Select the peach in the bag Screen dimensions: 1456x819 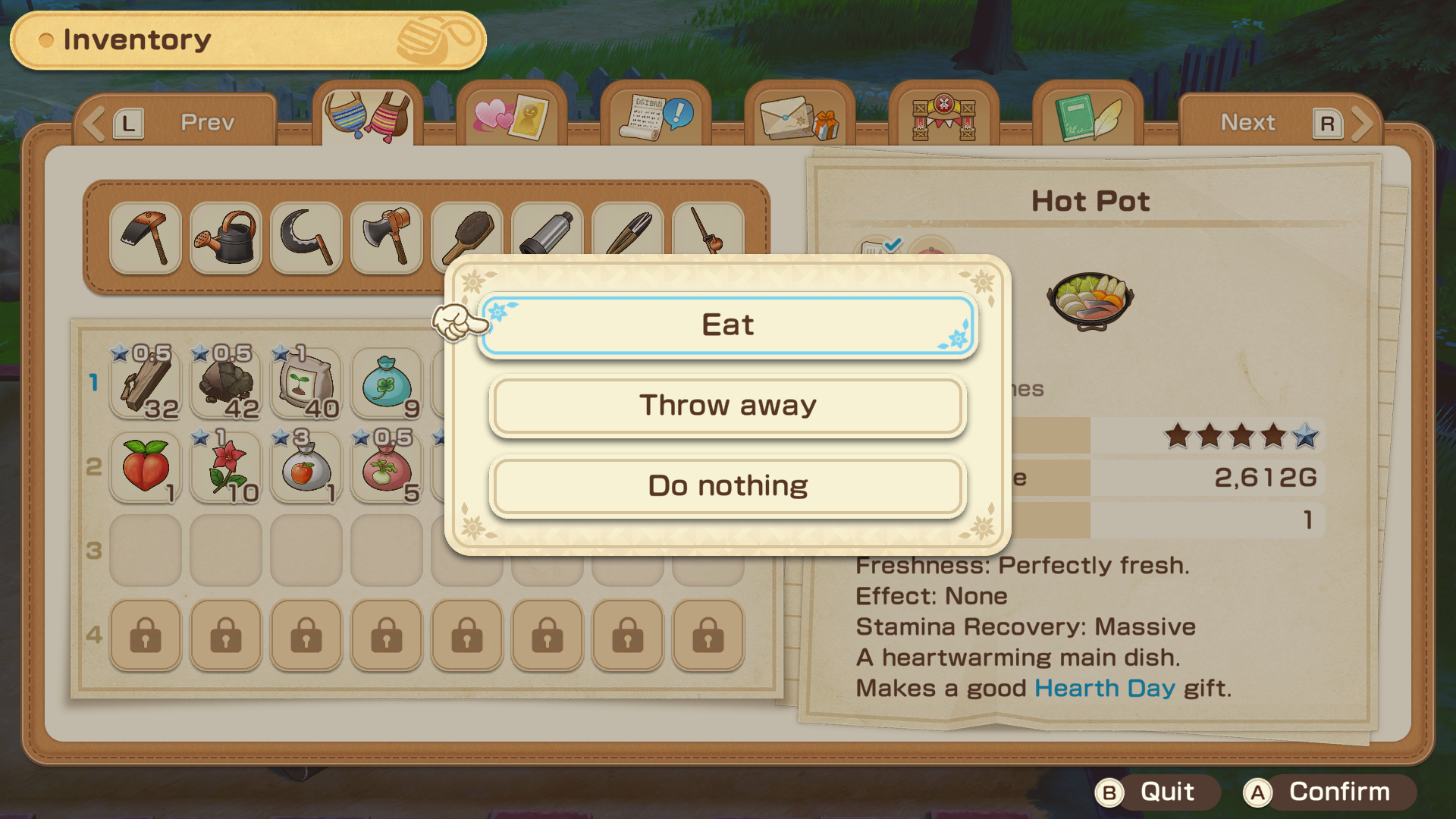click(x=146, y=467)
